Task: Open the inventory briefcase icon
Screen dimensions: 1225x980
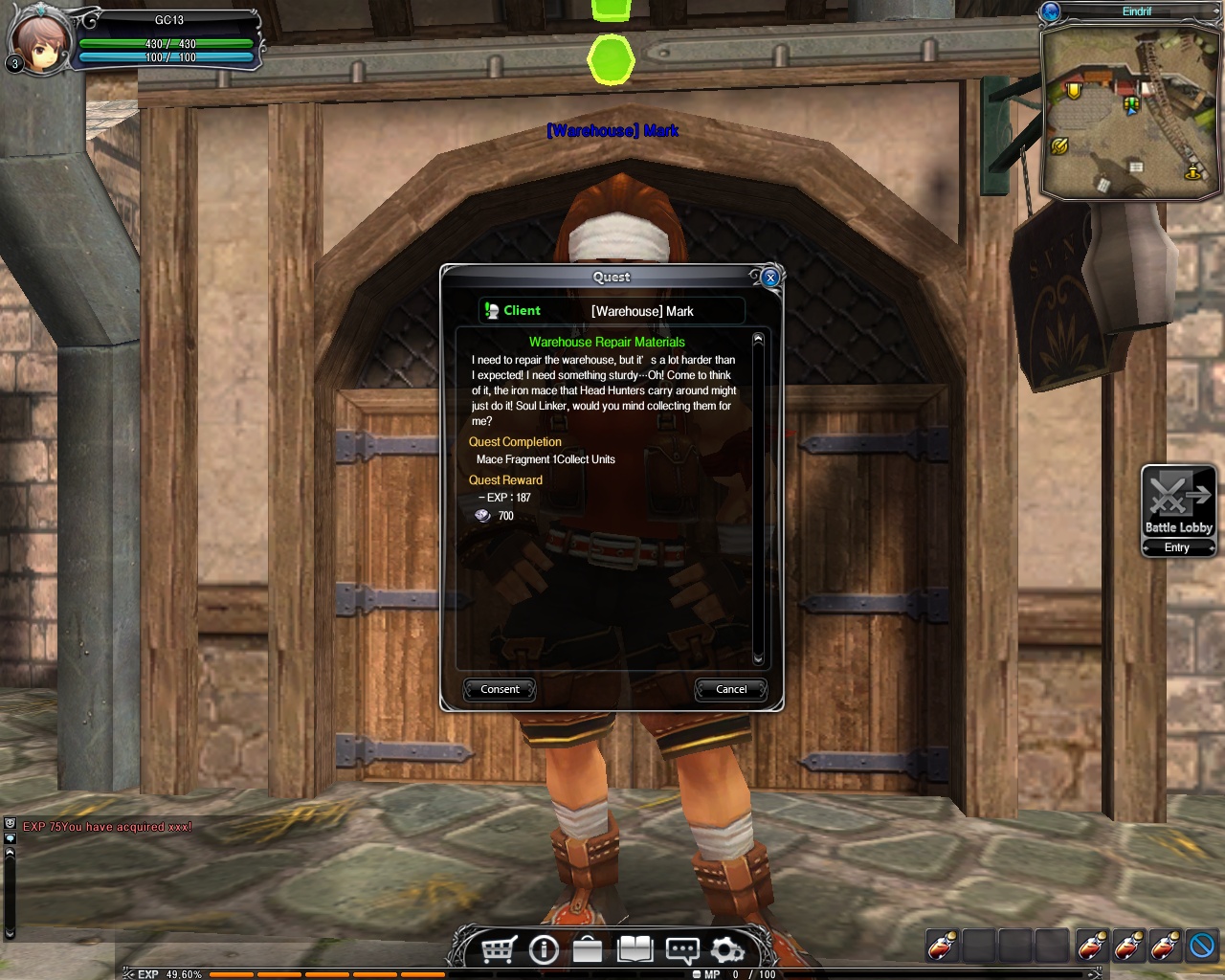Action: pos(588,949)
